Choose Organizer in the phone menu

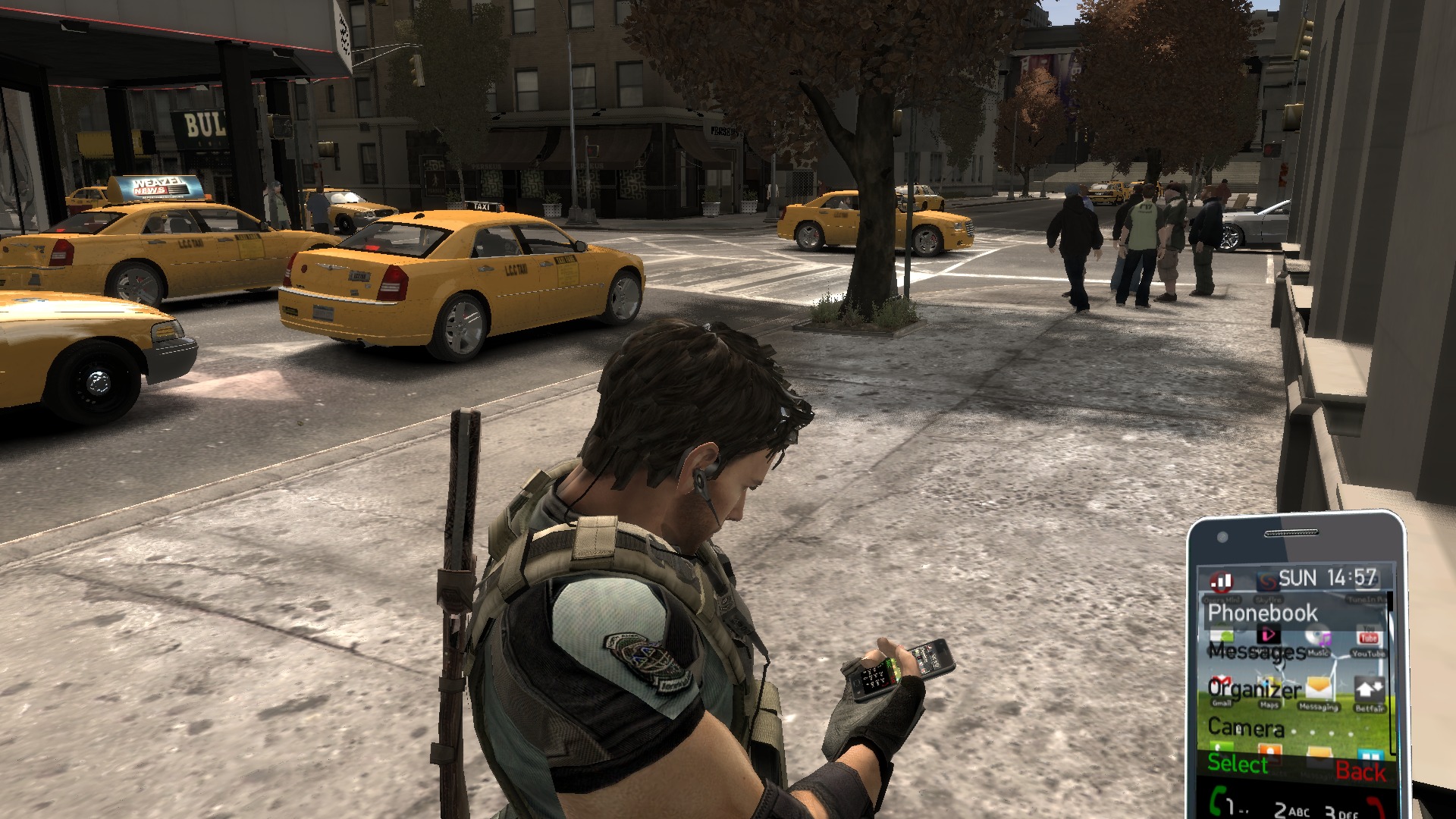(x=1254, y=689)
